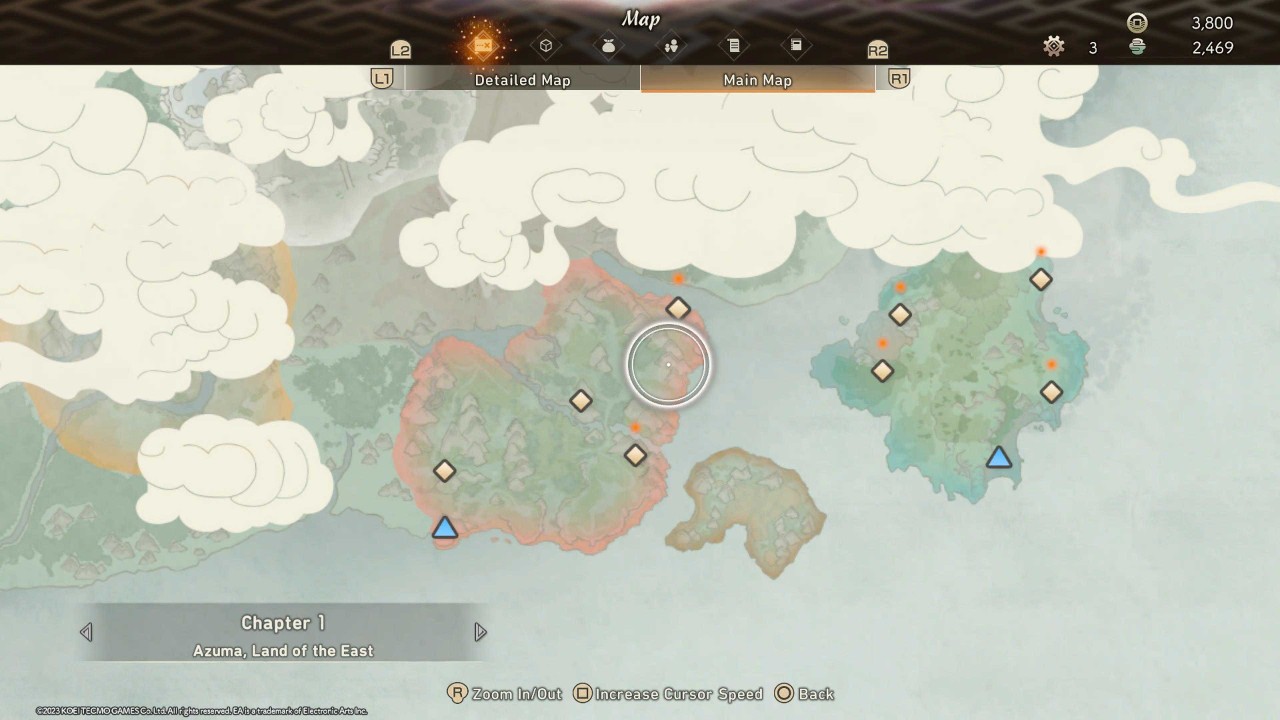The image size is (1280, 720).
Task: Open the notebook menu icon
Action: pos(795,45)
